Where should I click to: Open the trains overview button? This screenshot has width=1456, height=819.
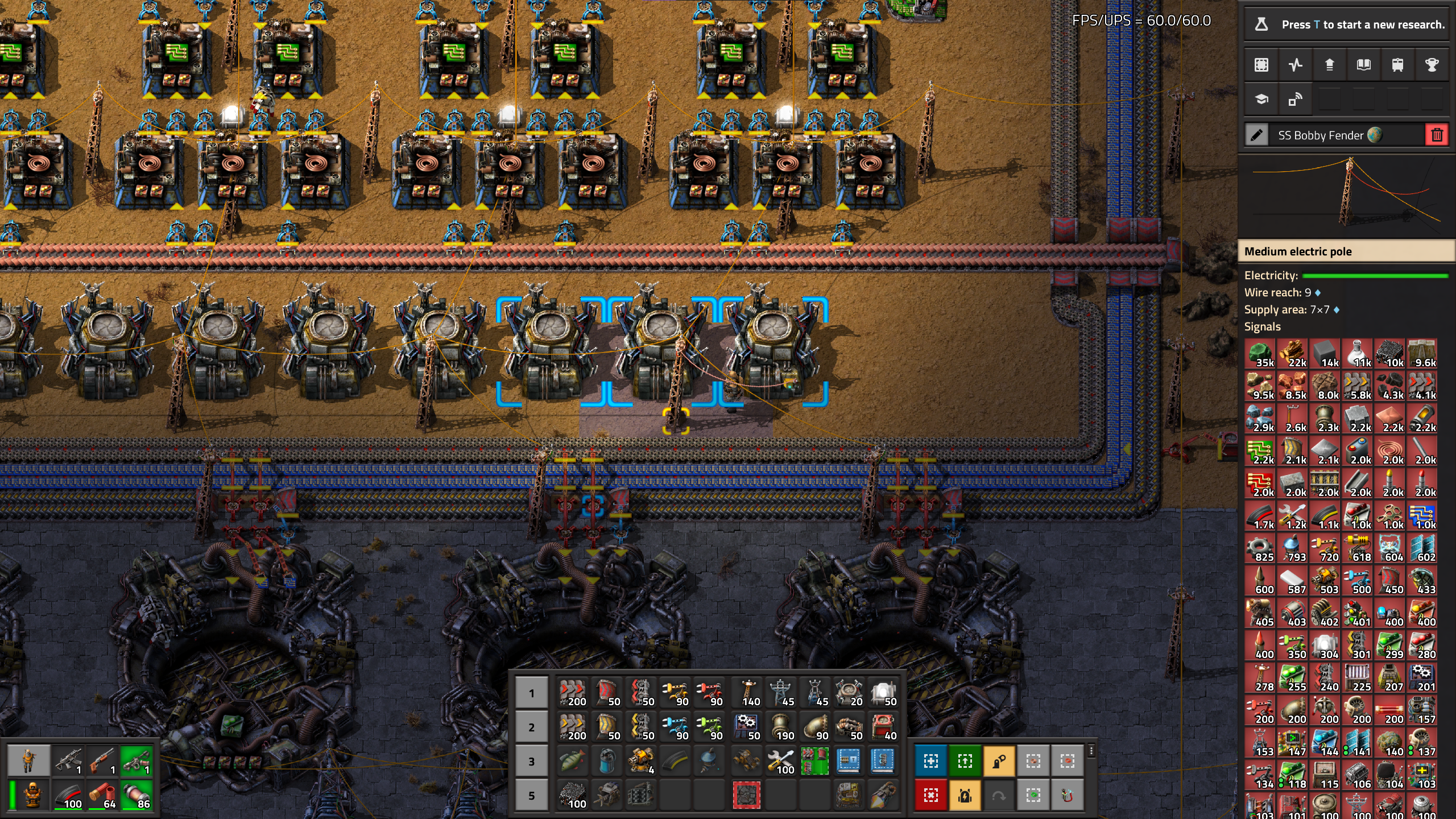[1397, 65]
